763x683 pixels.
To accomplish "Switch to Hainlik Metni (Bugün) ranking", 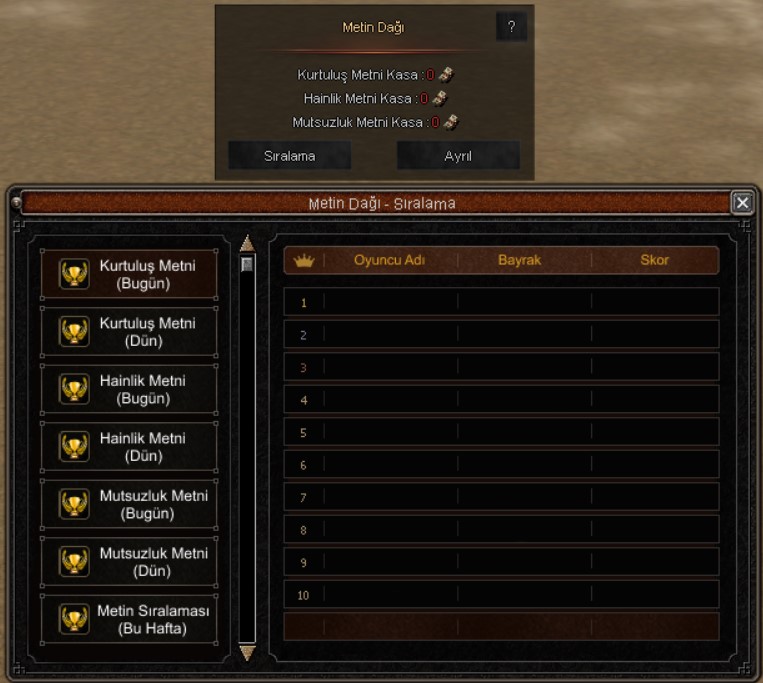I will point(129,389).
